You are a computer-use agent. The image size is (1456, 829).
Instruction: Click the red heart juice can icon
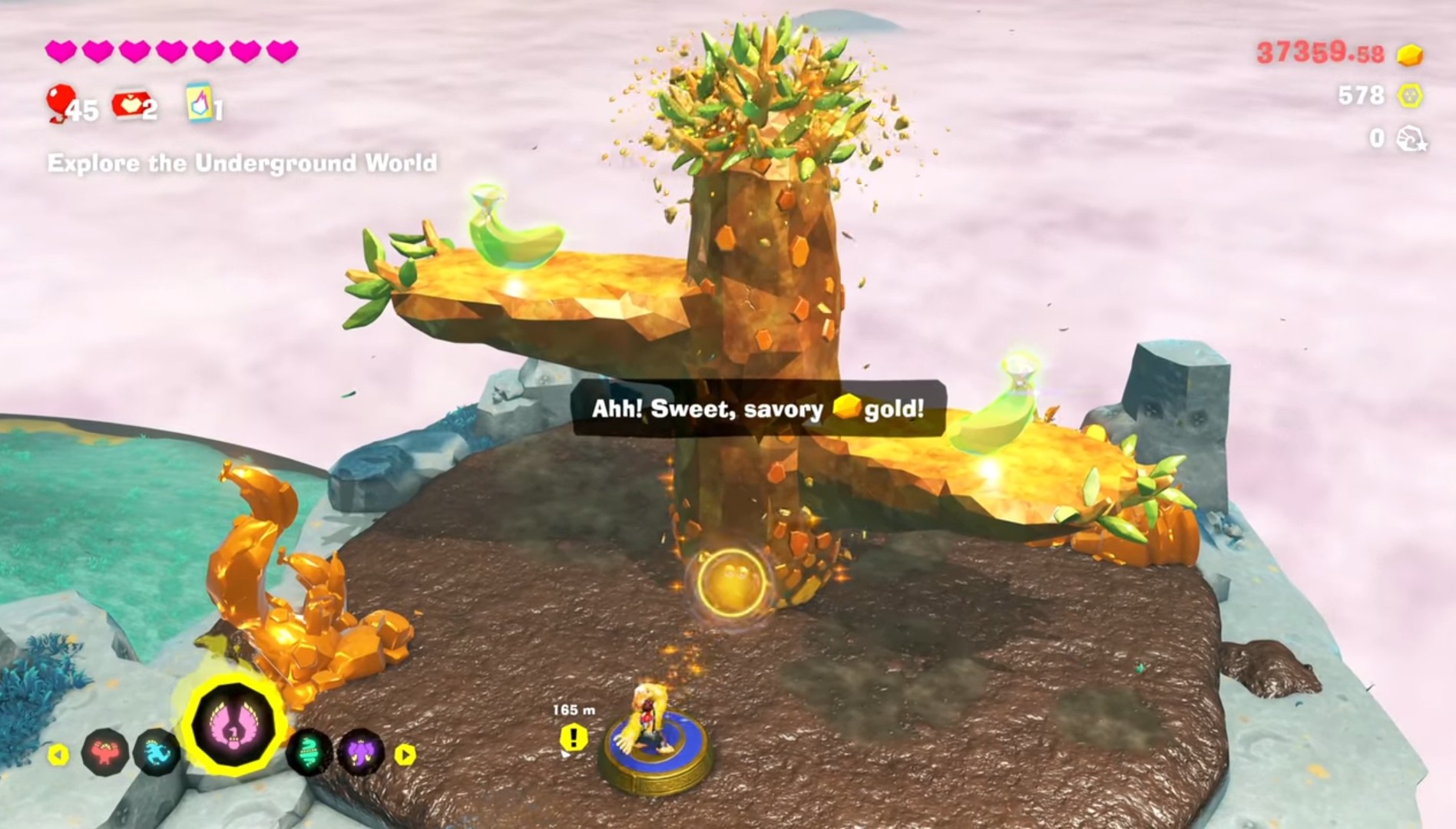[127, 104]
